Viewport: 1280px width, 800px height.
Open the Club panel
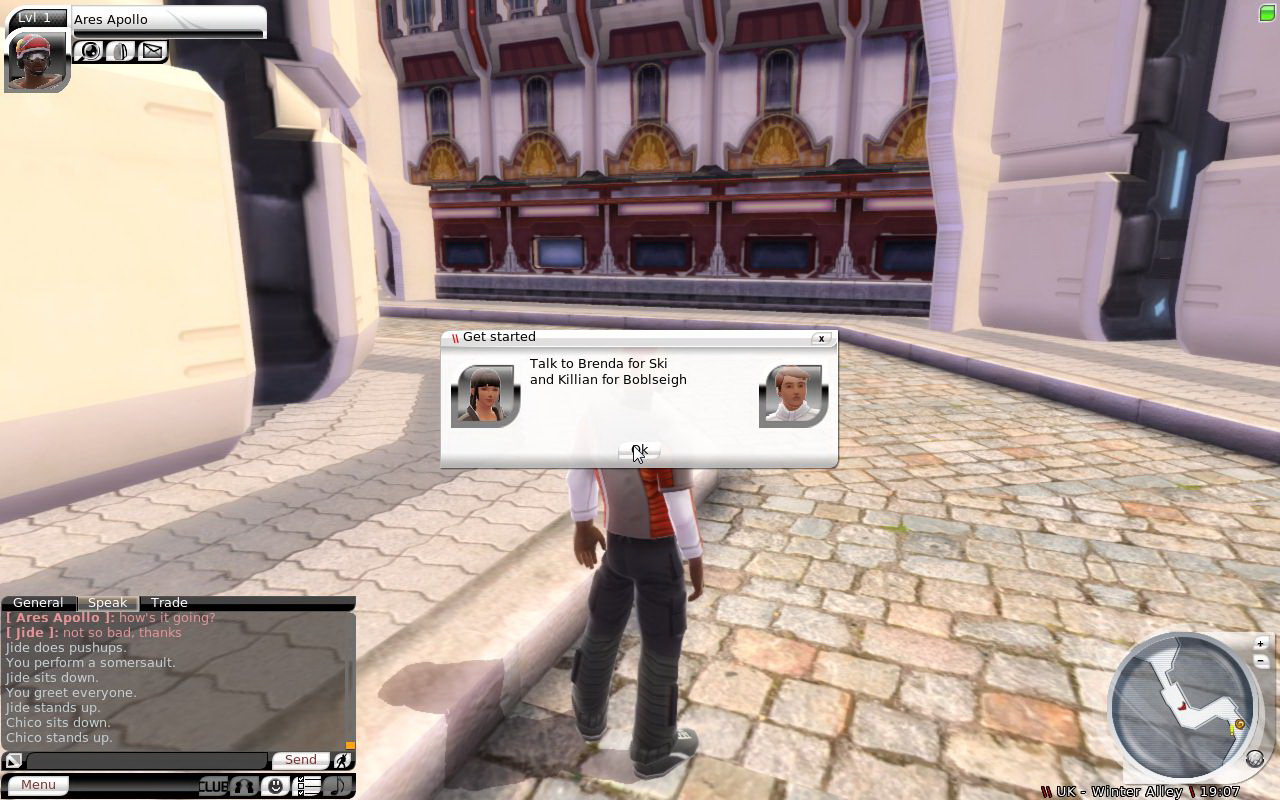click(x=213, y=786)
